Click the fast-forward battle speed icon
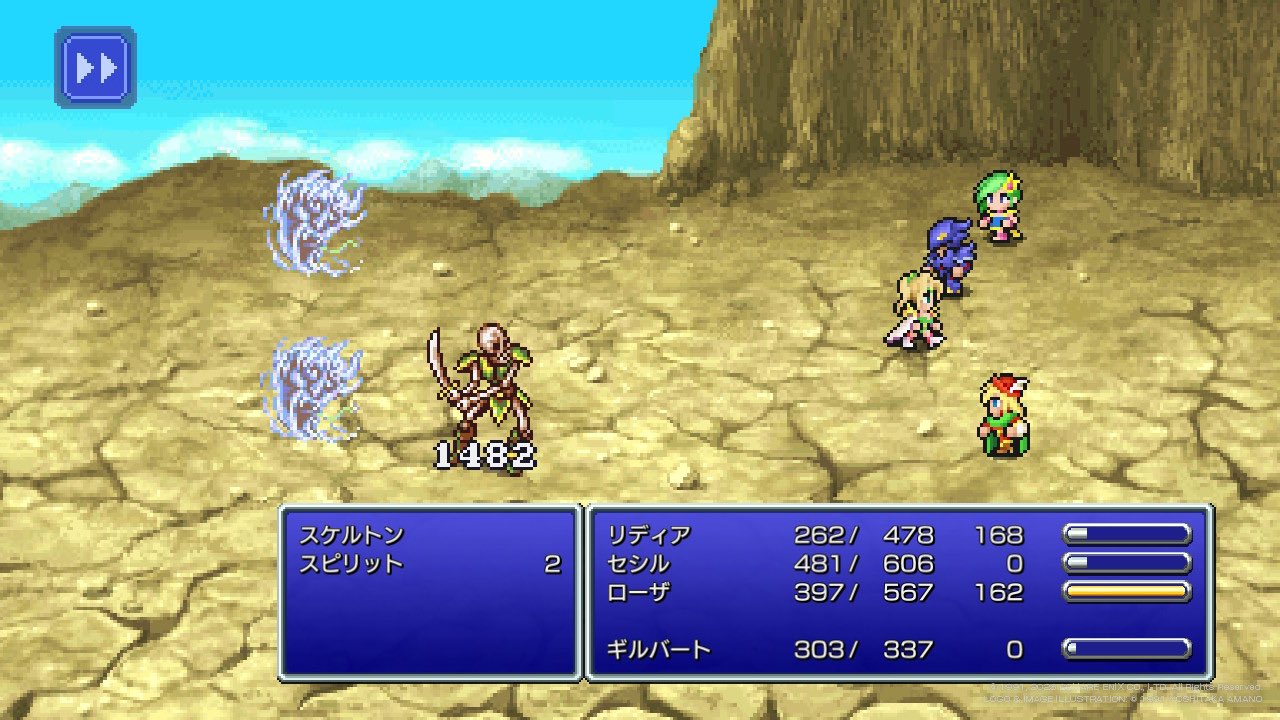 (x=95, y=66)
